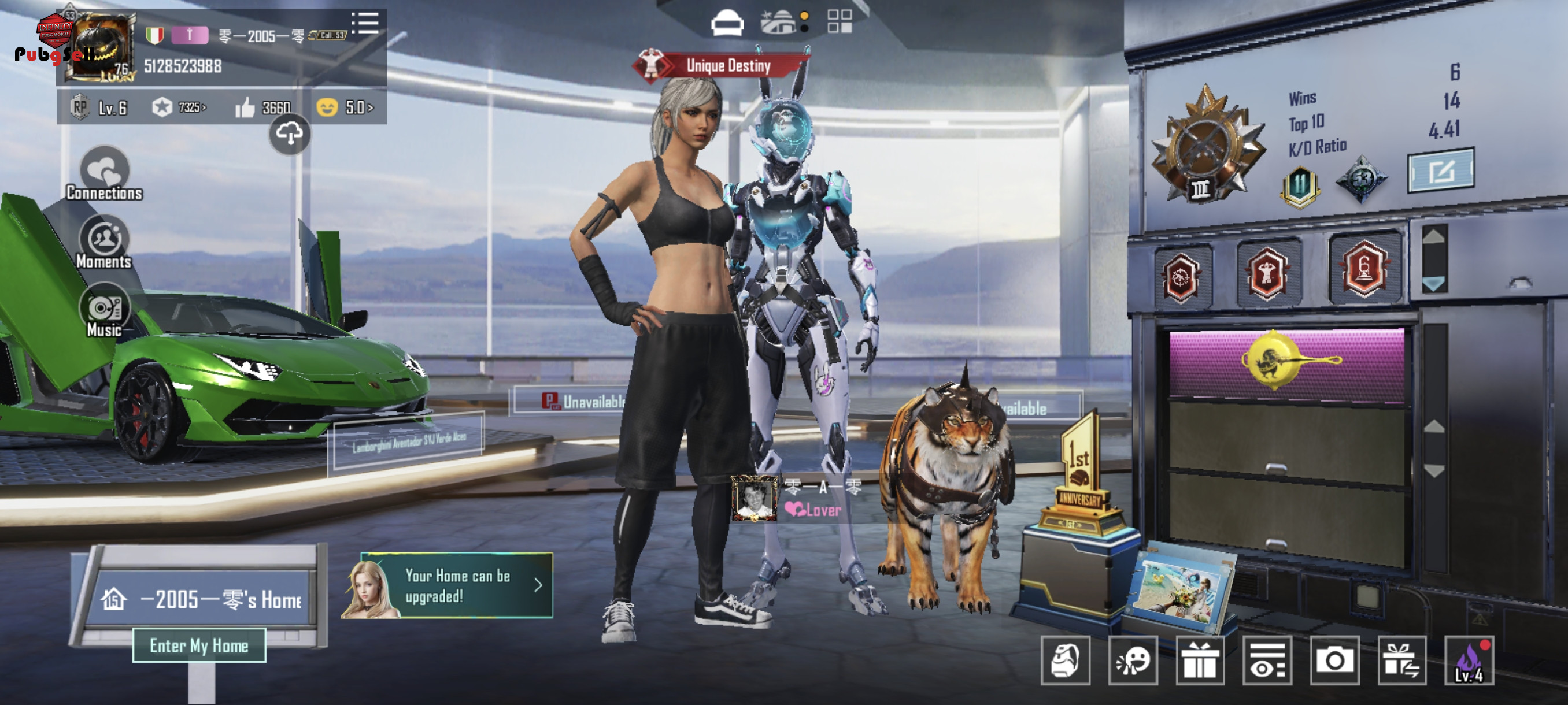Open the gift box button
This screenshot has height=705, width=1568.
[x=1200, y=661]
